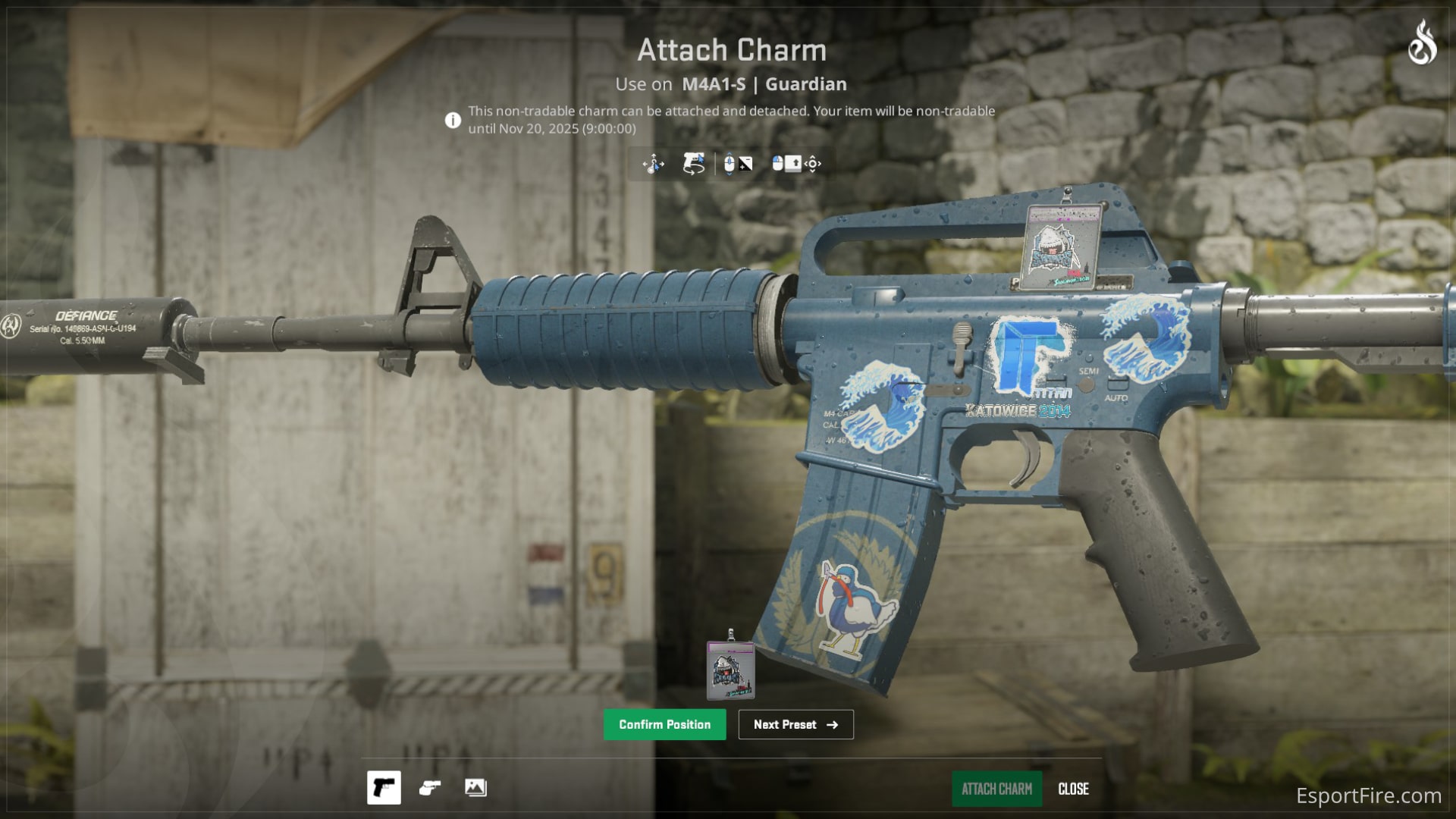Toggle the highlighted pistol view mode
The image size is (1456, 819).
point(384,788)
